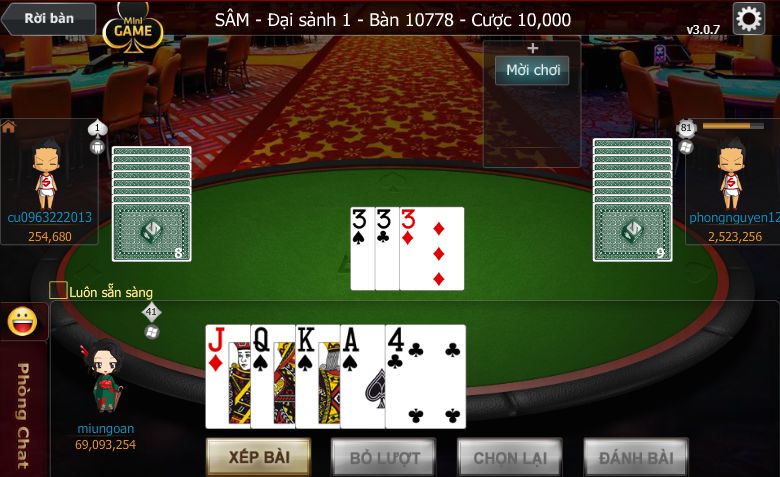Open the emoji smiley picker
This screenshot has width=780, height=477.
[21, 322]
